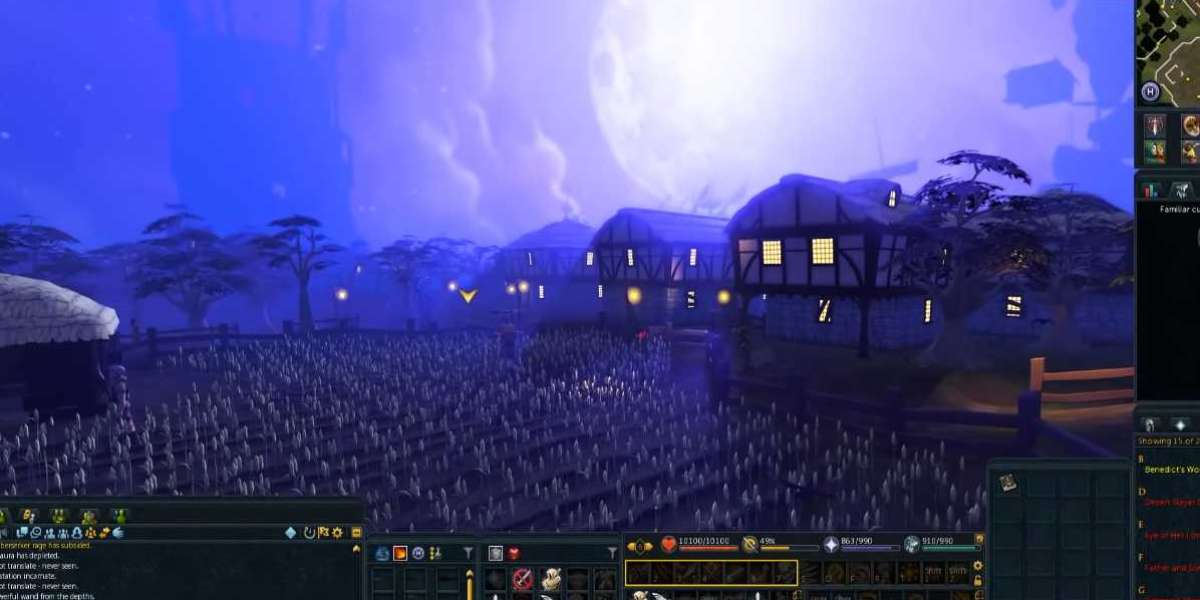Click the health heart icon
1200x600 pixels.
[669, 545]
